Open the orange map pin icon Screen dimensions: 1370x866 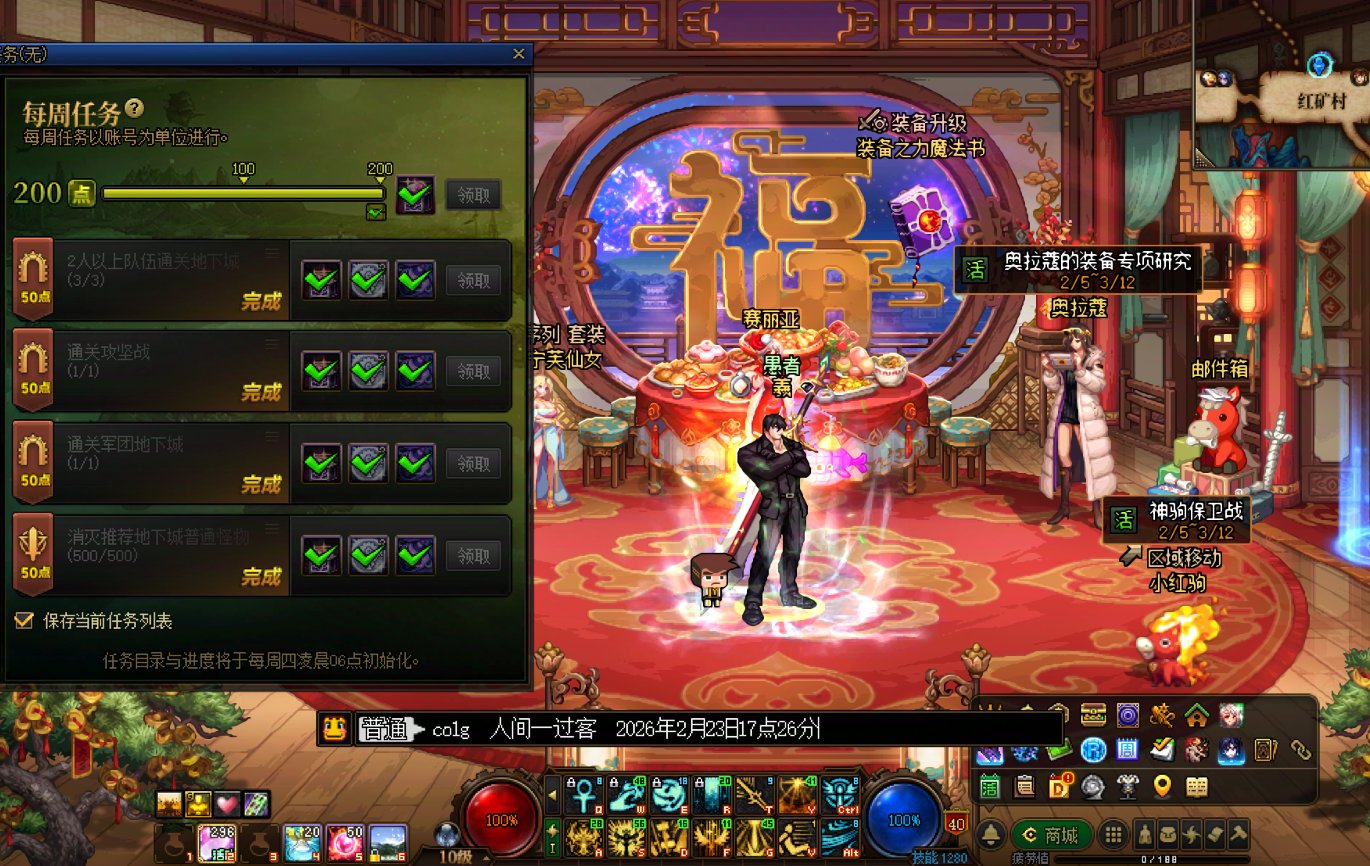point(1162,786)
